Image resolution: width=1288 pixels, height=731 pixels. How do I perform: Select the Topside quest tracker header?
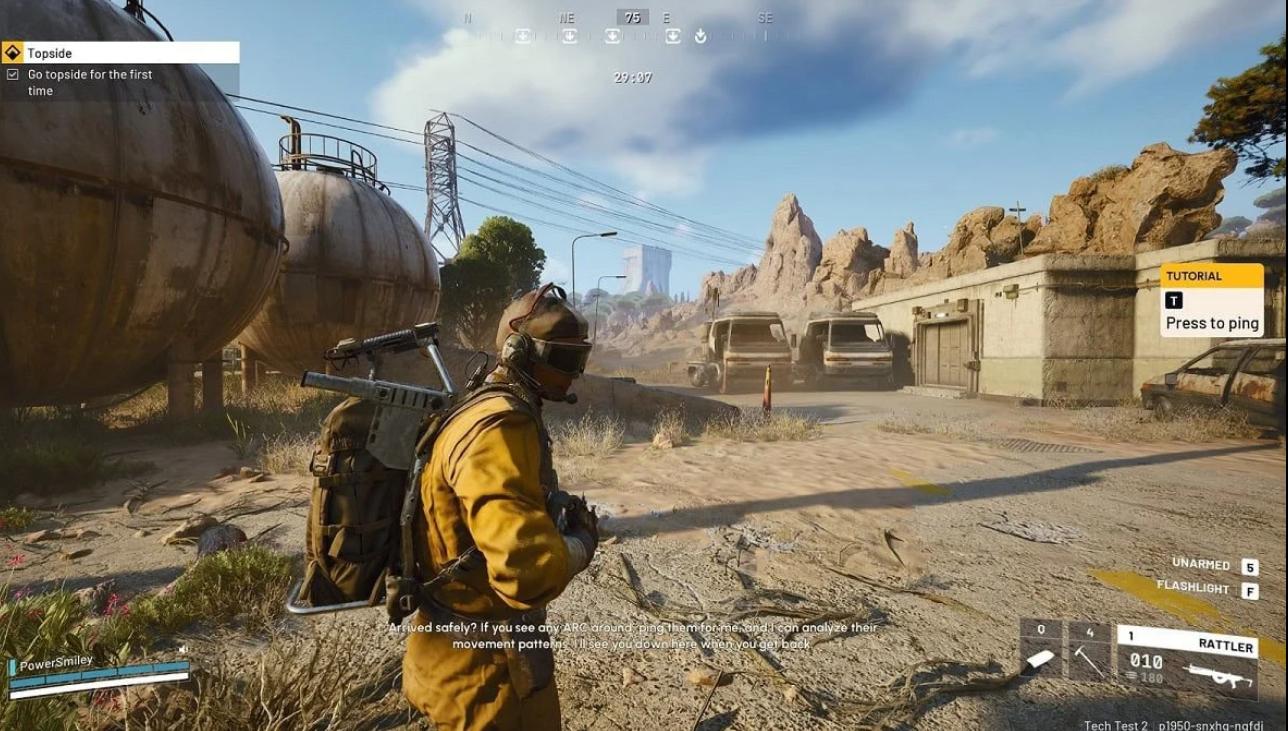120,53
